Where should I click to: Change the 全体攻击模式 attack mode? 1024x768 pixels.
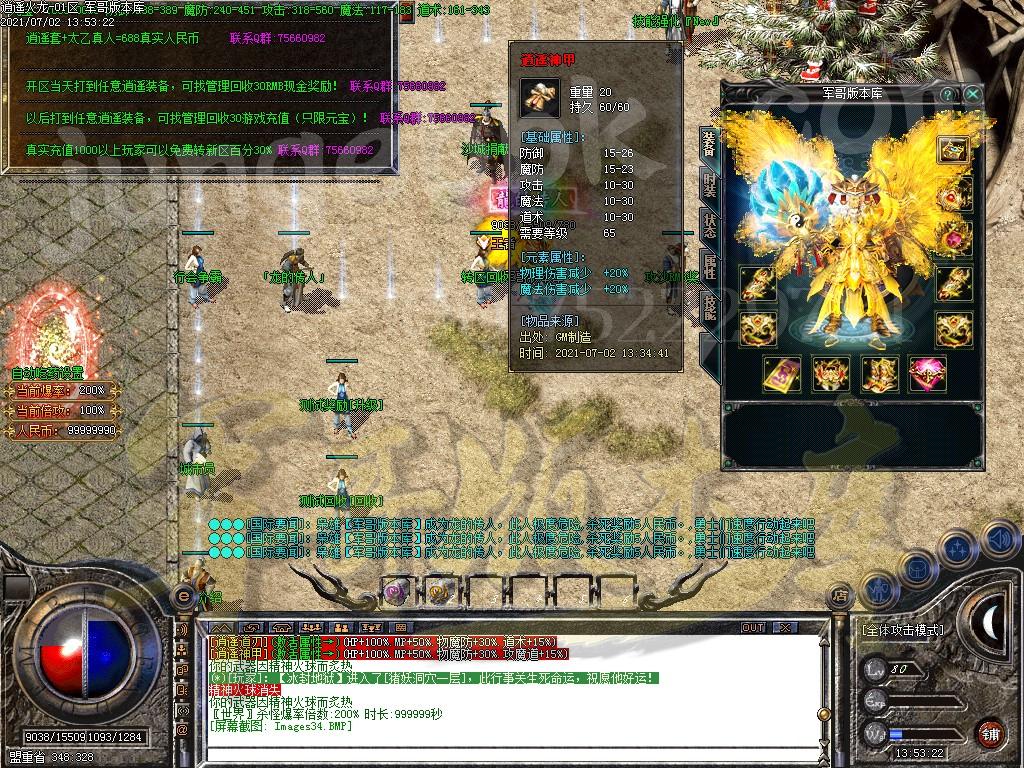pyautogui.click(x=901, y=631)
